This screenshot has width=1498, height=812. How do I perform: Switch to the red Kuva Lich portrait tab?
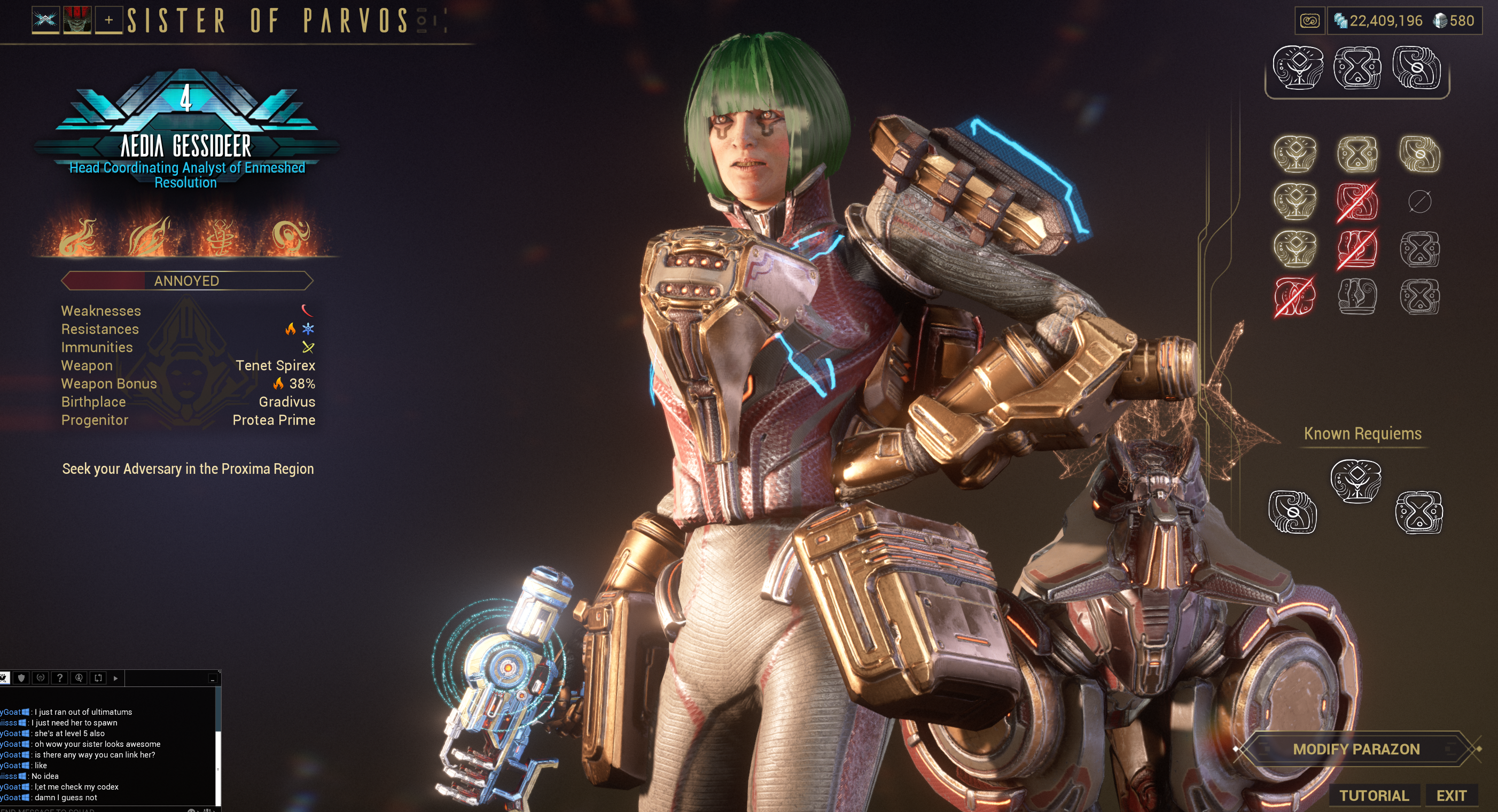[x=77, y=20]
